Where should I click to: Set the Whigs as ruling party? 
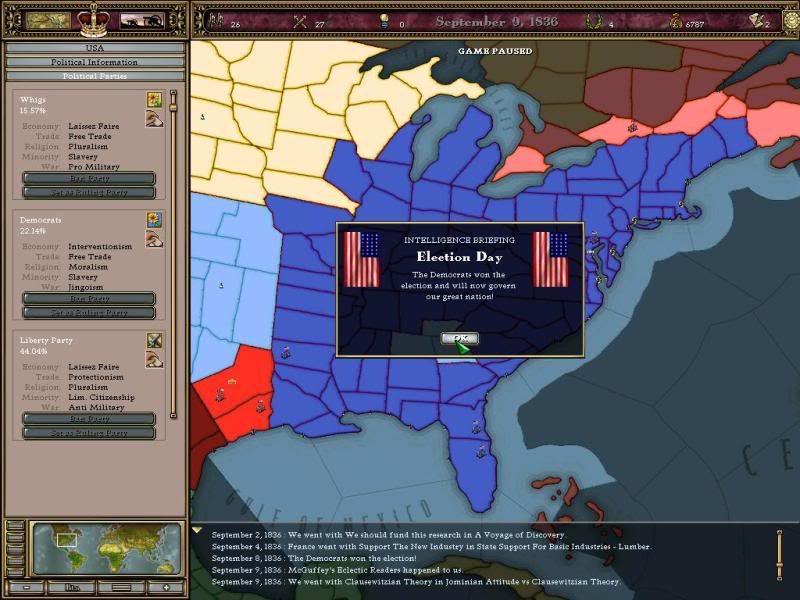[x=89, y=192]
